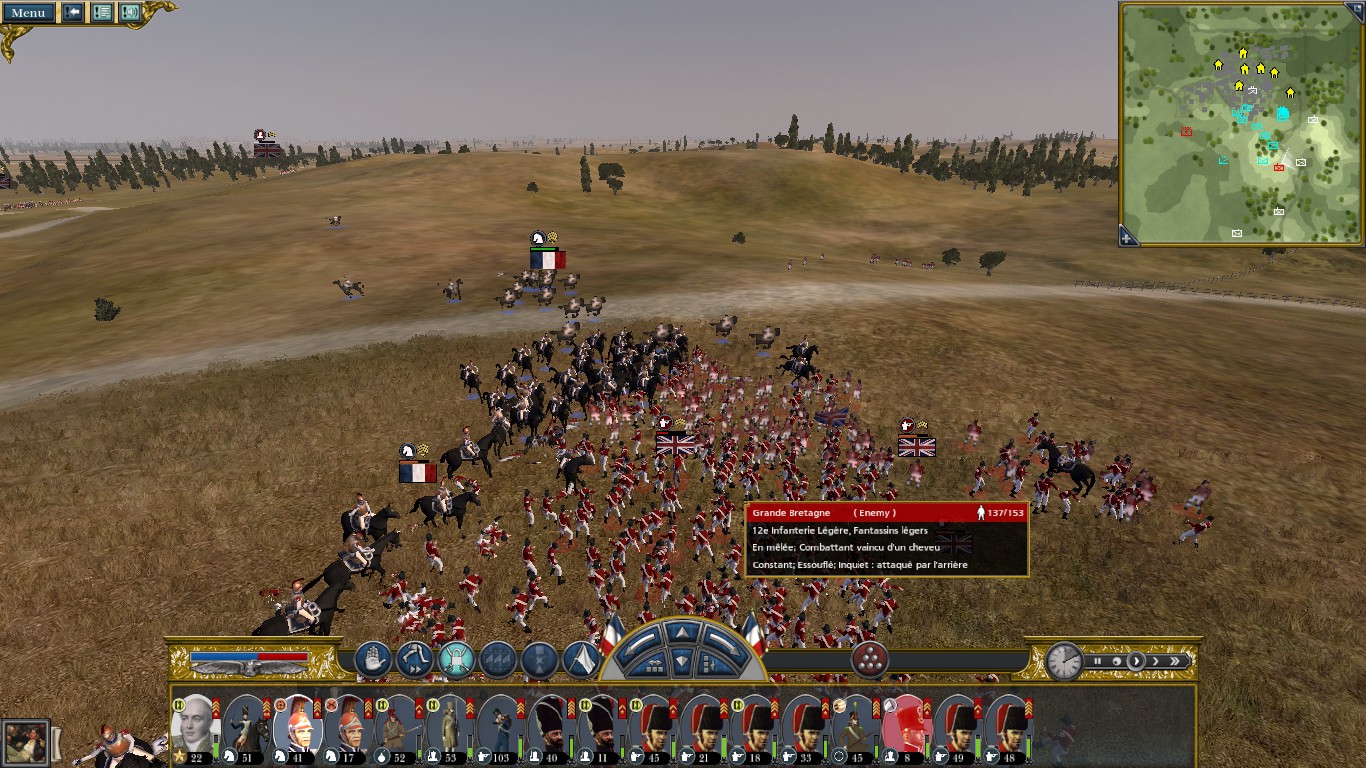The width and height of the screenshot is (1366, 768).
Task: Pause the battle speed control
Action: click(1098, 661)
